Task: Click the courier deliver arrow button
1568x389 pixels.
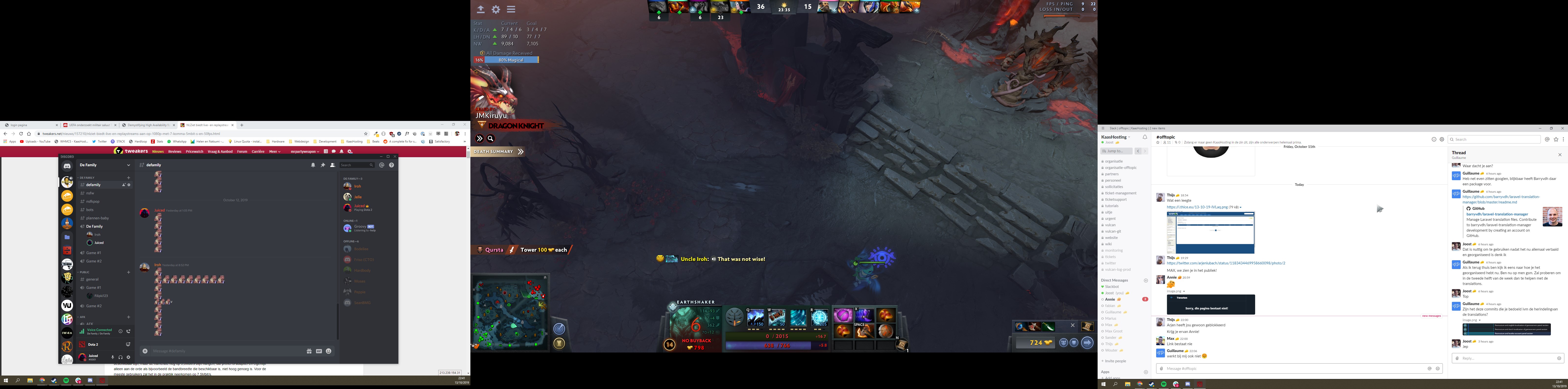Action: click(1087, 343)
